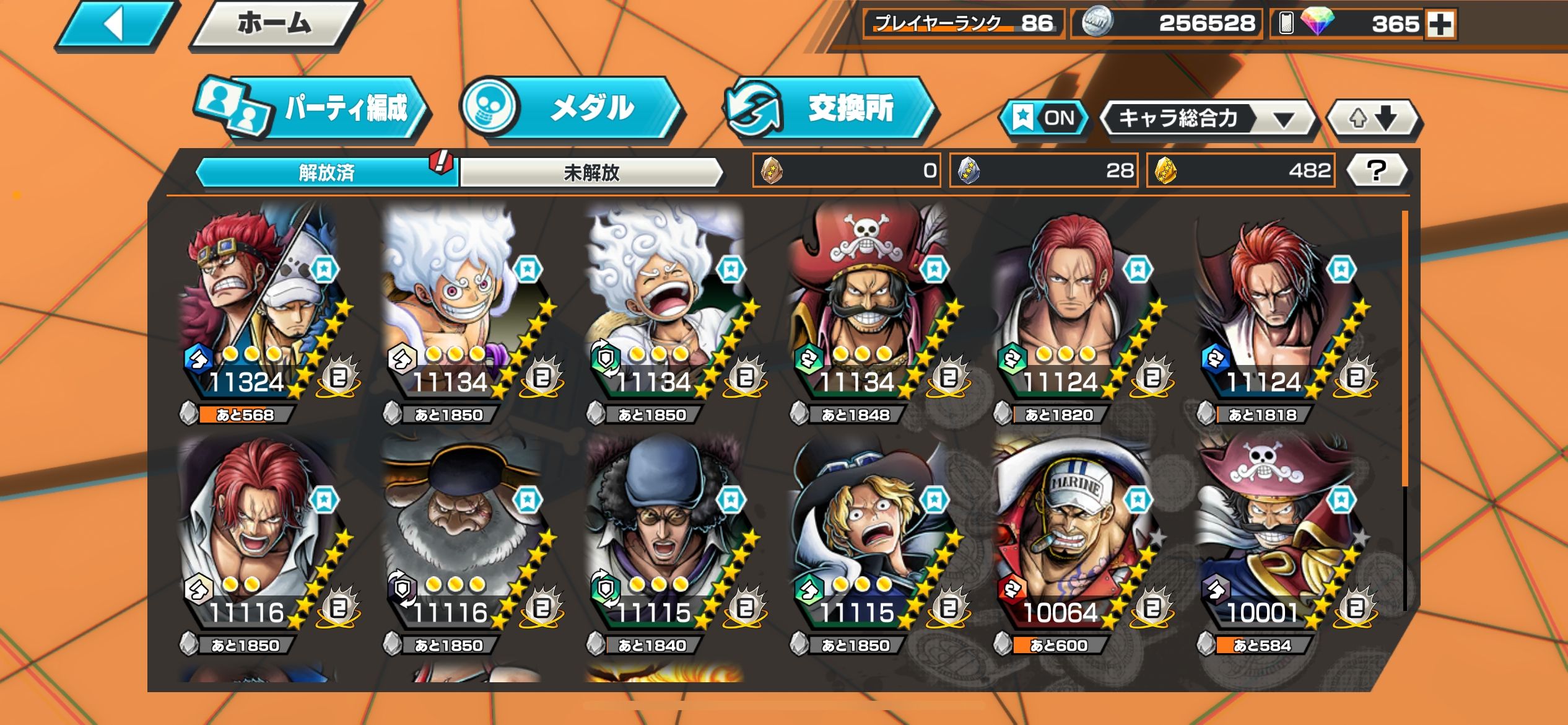Reverse the sort order with arrows button
The image size is (1568, 725).
tap(1373, 118)
